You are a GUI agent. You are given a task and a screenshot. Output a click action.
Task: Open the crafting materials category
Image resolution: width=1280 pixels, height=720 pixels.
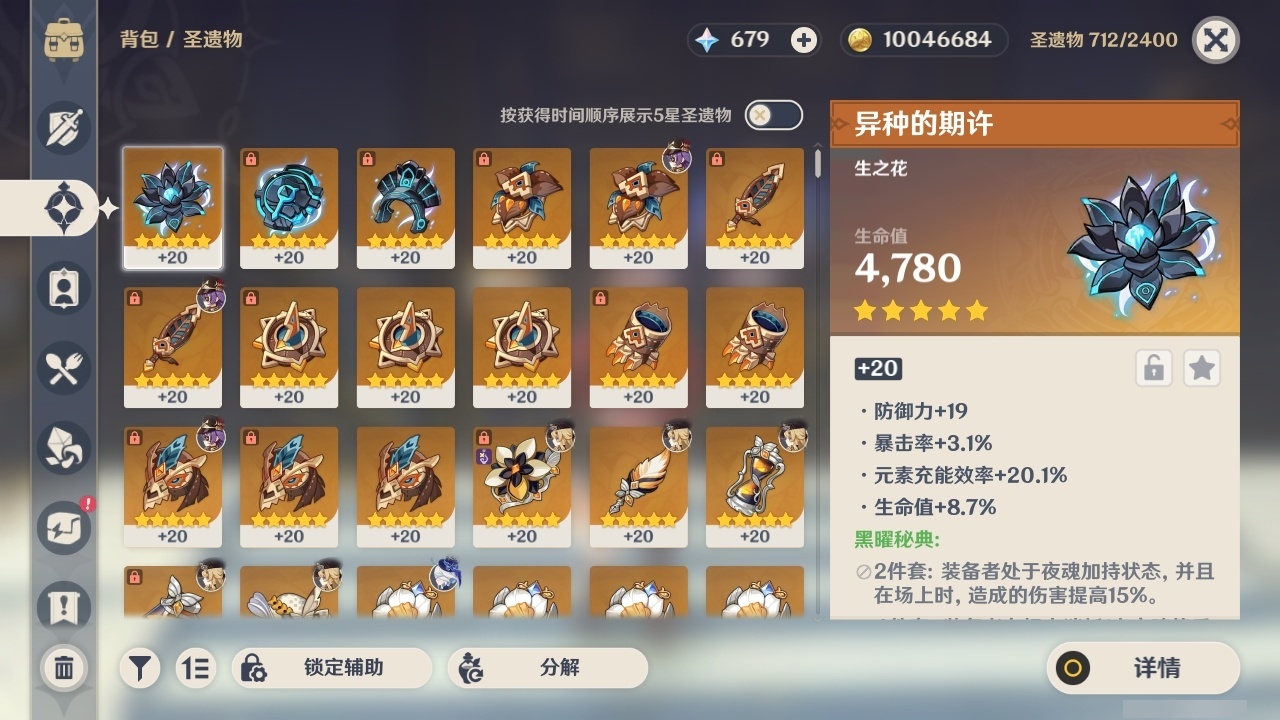click(62, 448)
